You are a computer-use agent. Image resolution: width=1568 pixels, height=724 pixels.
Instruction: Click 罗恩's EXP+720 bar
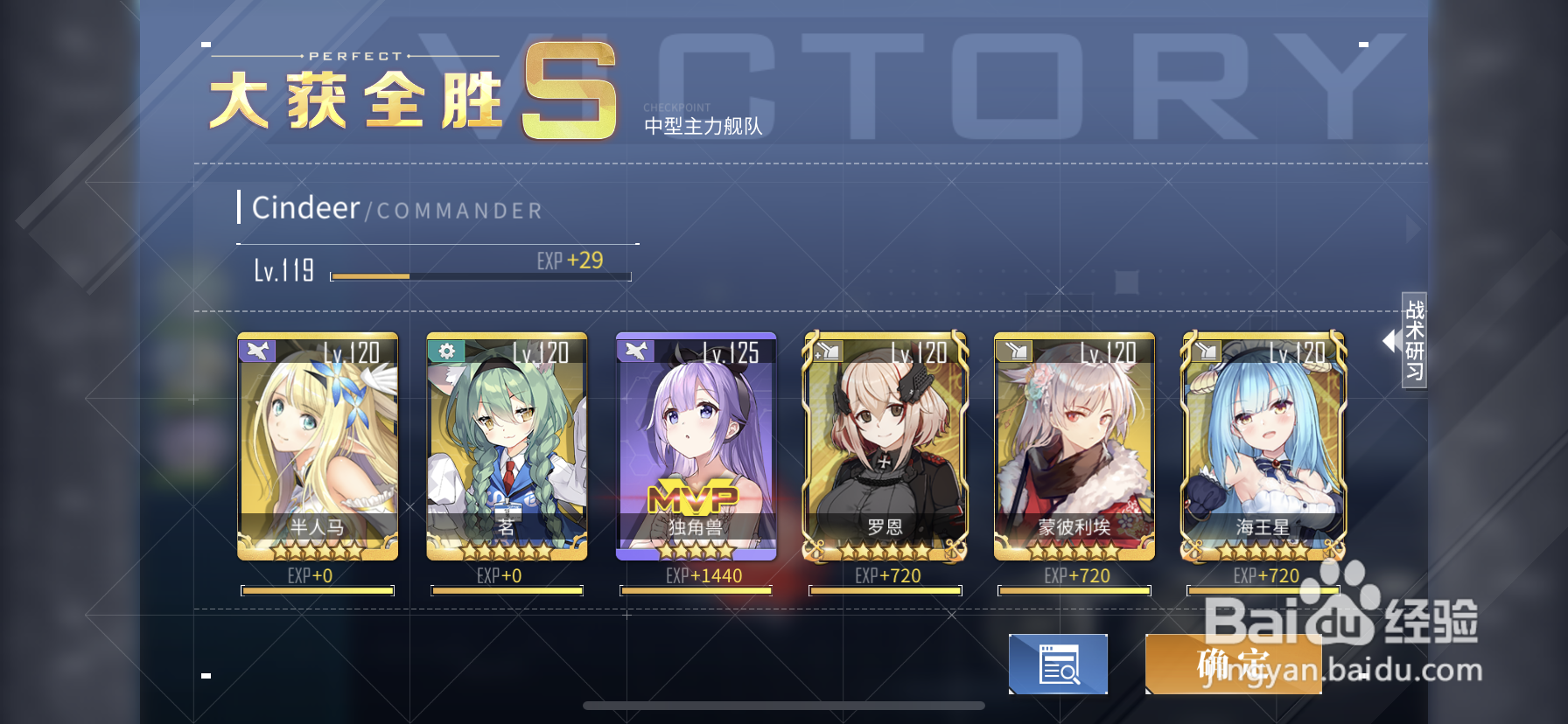(884, 590)
